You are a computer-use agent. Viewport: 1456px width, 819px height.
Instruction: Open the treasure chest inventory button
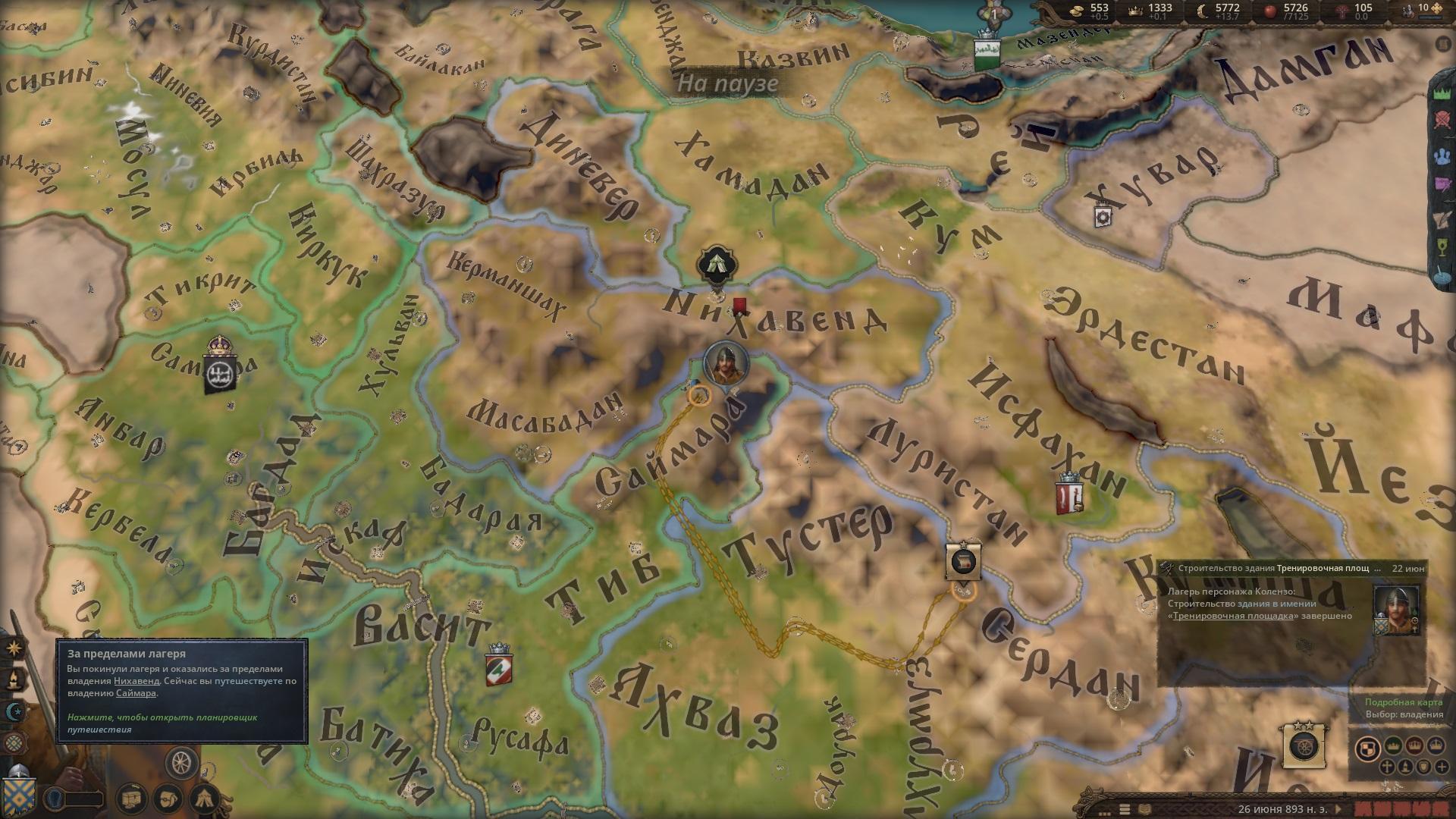pyautogui.click(x=133, y=798)
